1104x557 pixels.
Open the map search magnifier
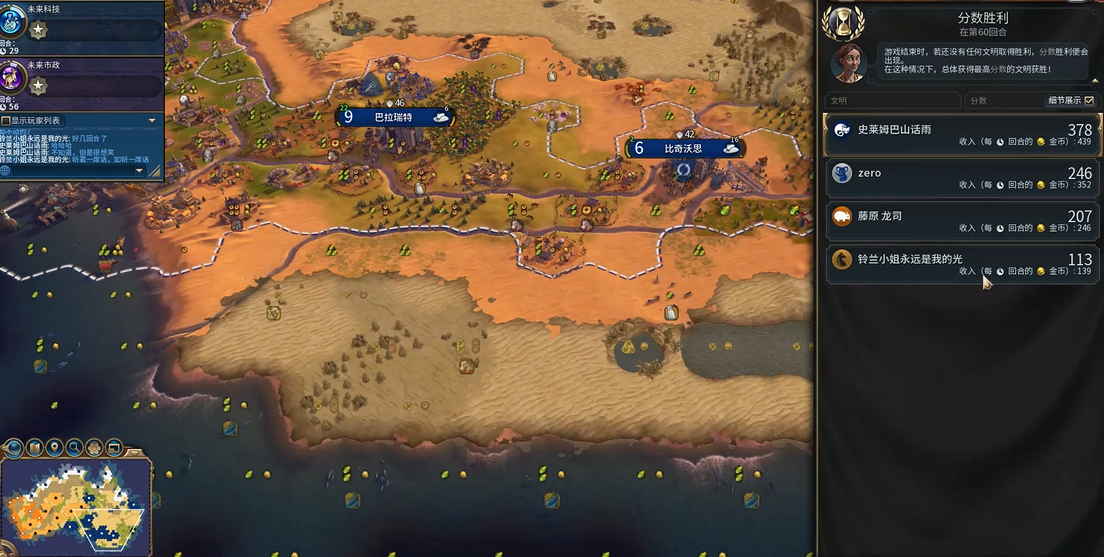tap(75, 447)
